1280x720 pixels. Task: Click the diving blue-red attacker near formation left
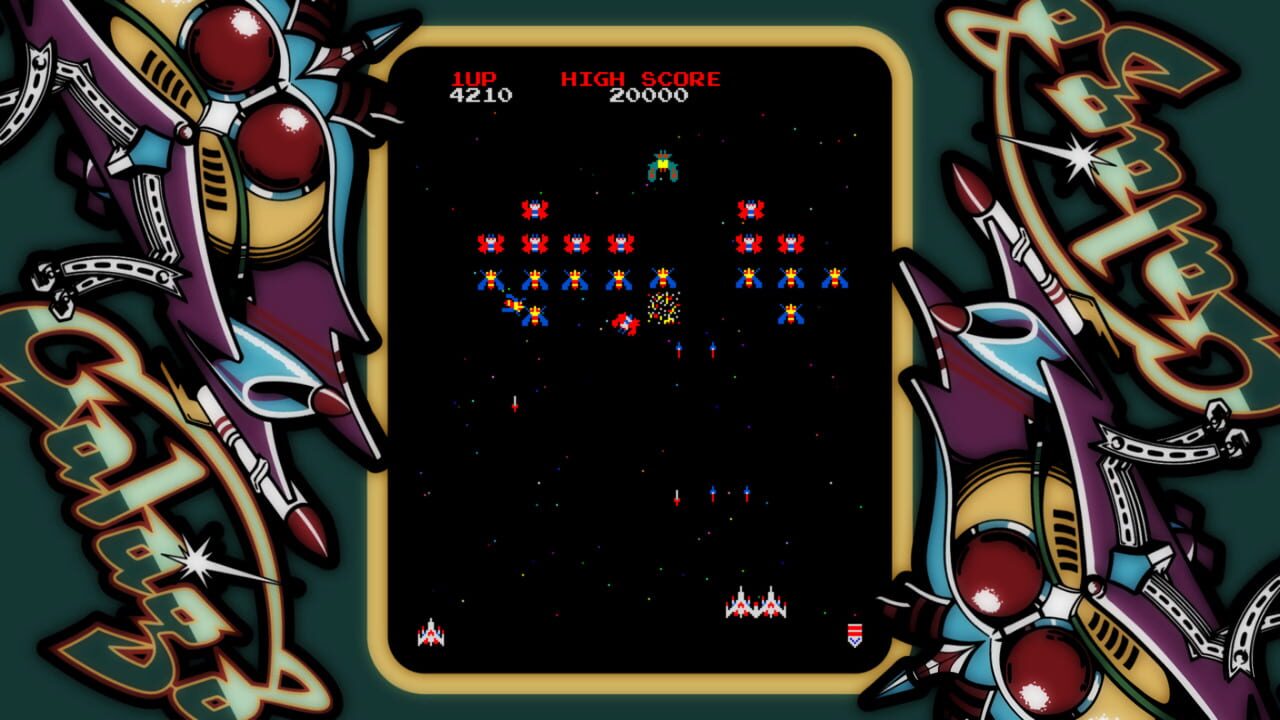point(514,306)
